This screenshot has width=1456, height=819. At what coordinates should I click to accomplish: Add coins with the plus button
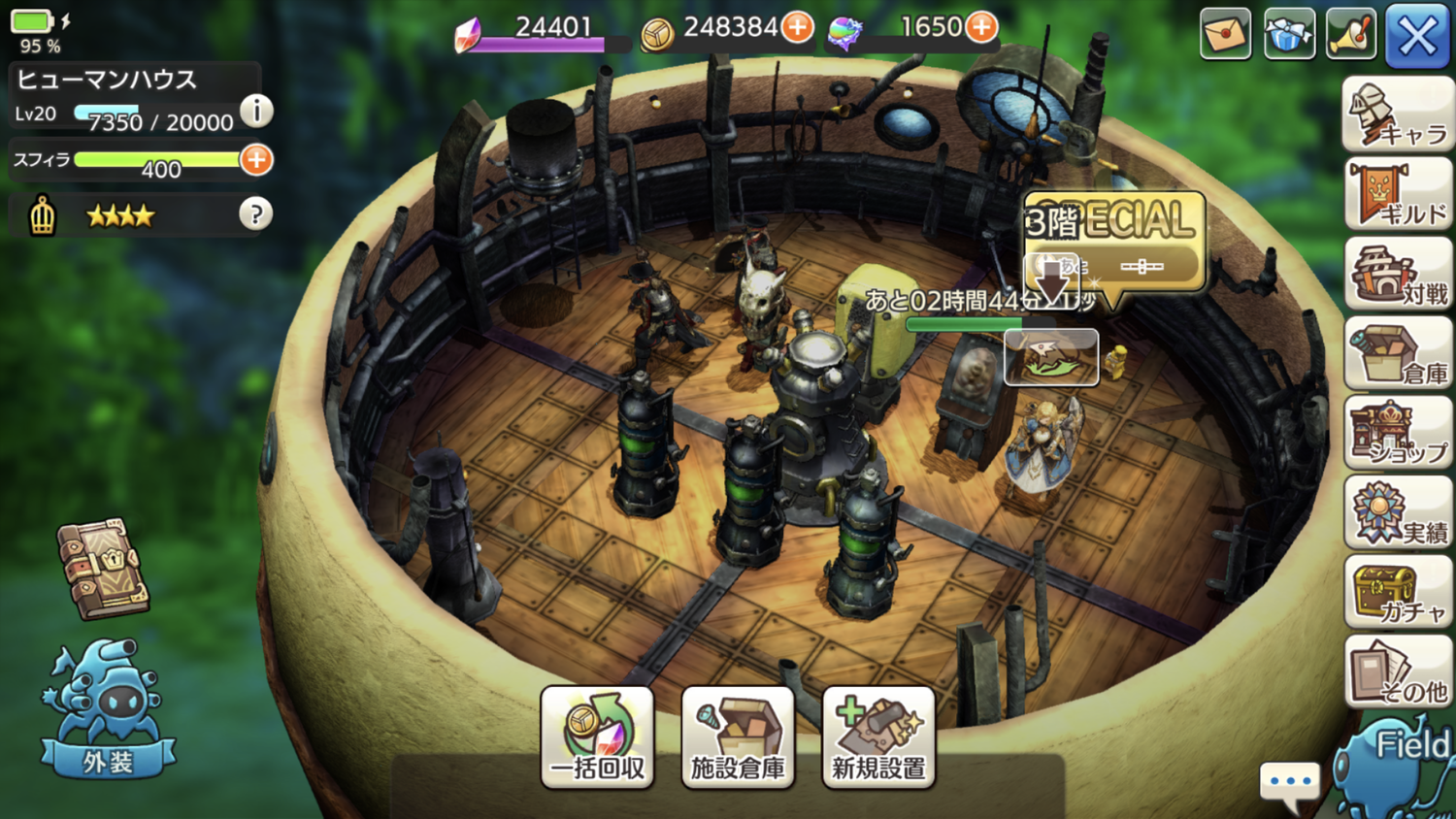(798, 27)
